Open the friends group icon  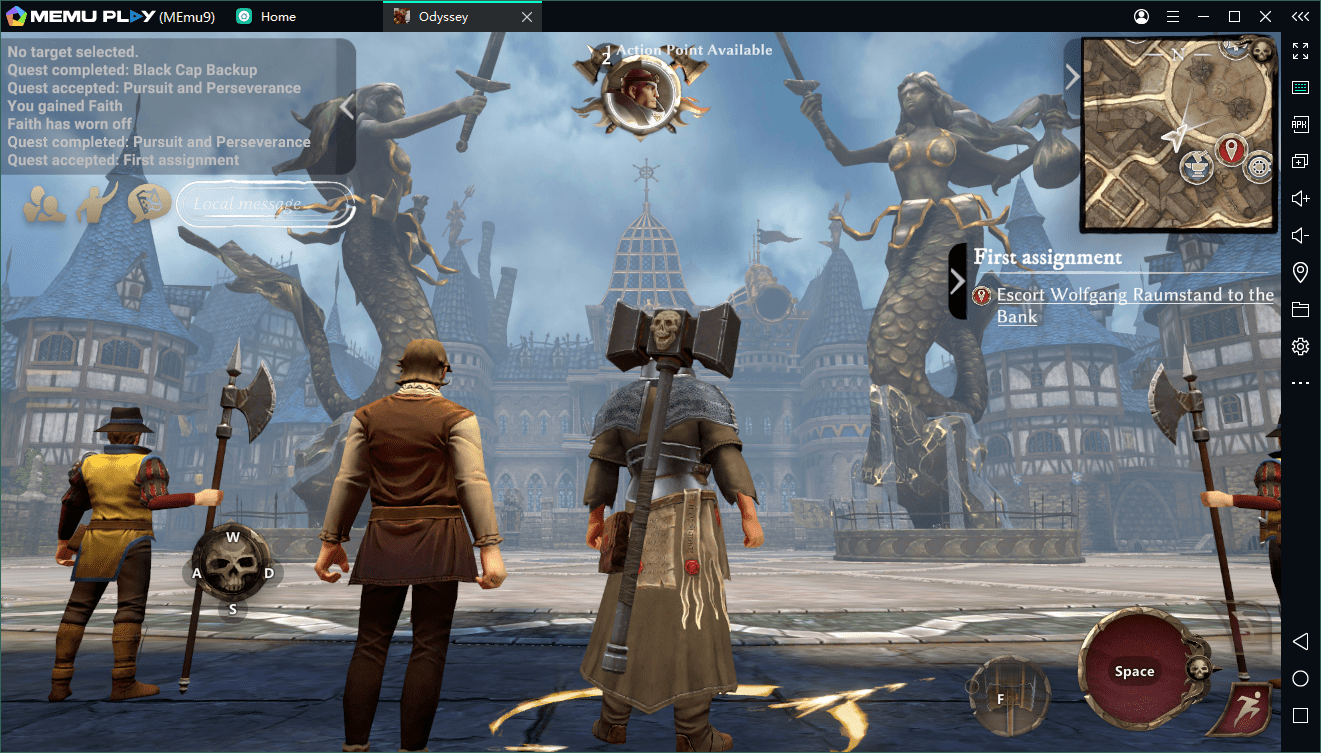tap(45, 205)
